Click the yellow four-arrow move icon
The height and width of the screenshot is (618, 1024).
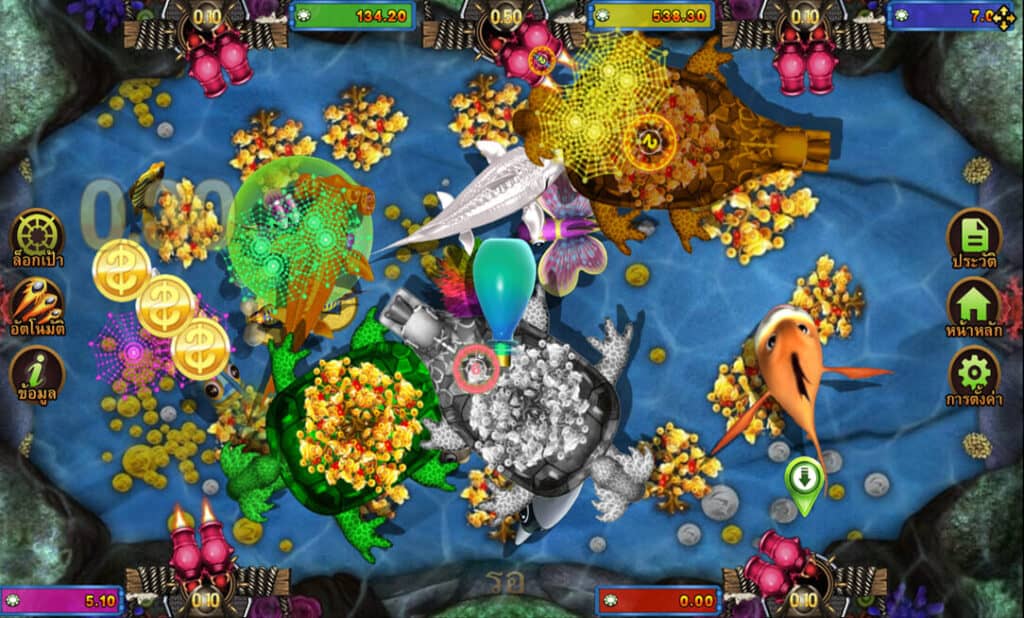point(1003,17)
